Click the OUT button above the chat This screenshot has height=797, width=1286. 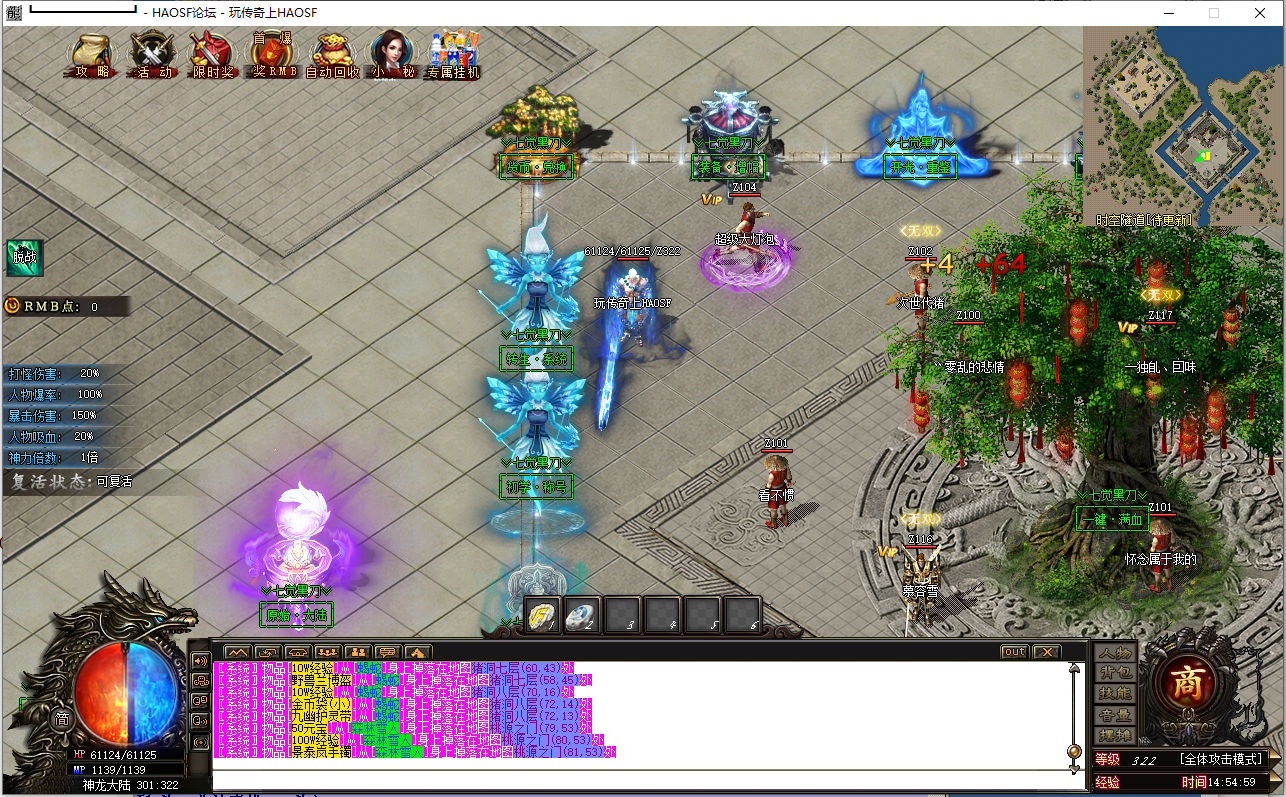coord(1014,652)
